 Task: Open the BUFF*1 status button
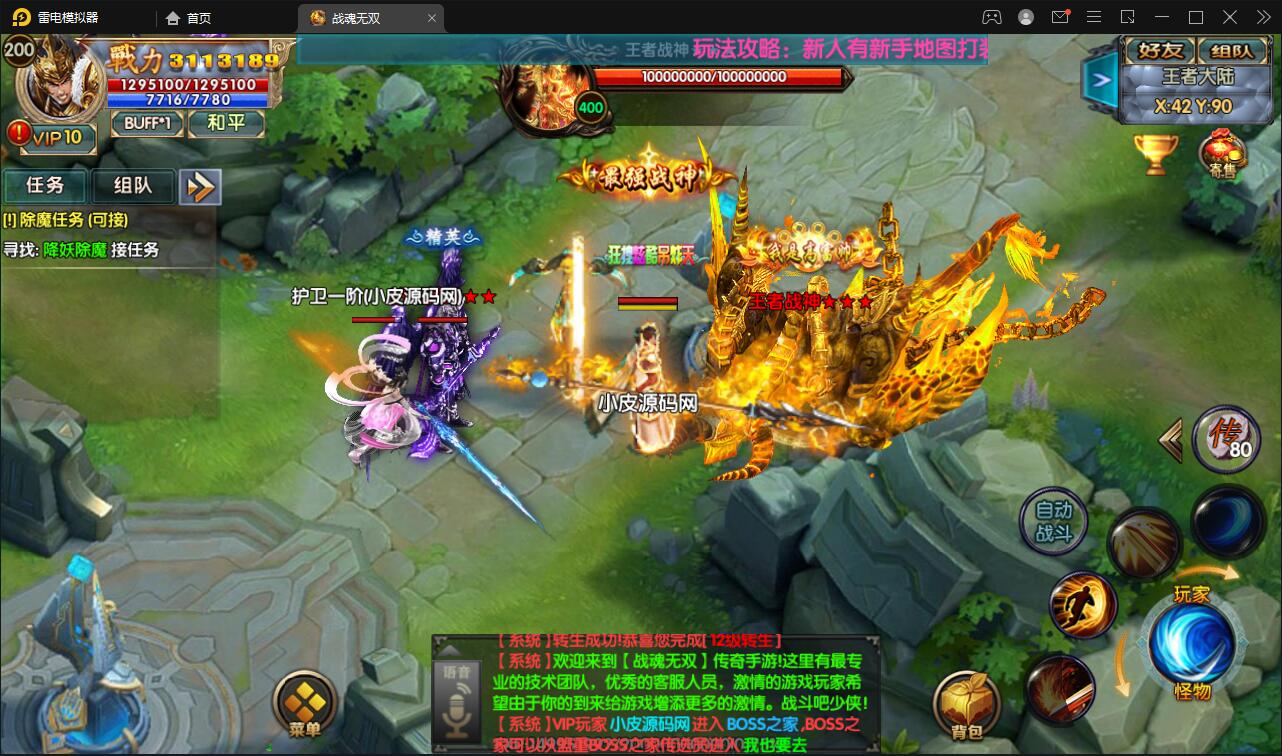pos(147,123)
